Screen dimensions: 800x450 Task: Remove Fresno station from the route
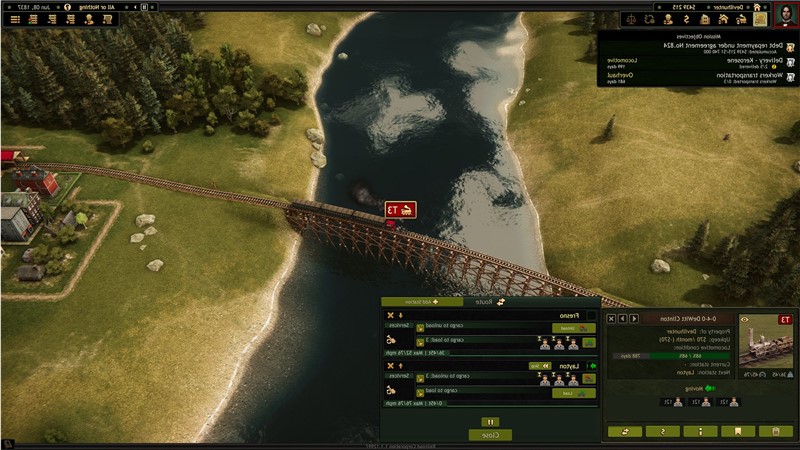point(389,316)
